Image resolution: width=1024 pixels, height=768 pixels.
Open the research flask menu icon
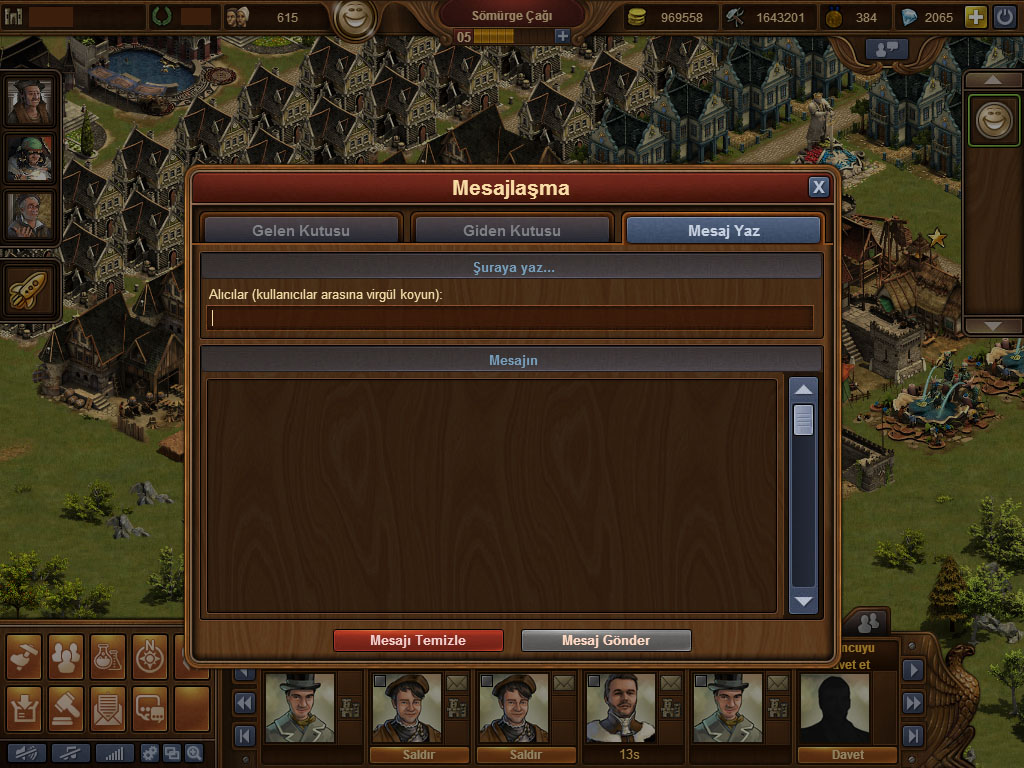tap(107, 656)
